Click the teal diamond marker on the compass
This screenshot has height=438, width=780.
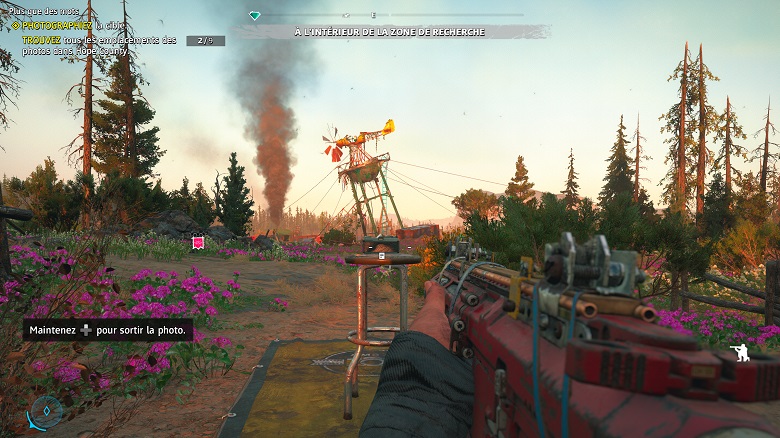pos(255,16)
